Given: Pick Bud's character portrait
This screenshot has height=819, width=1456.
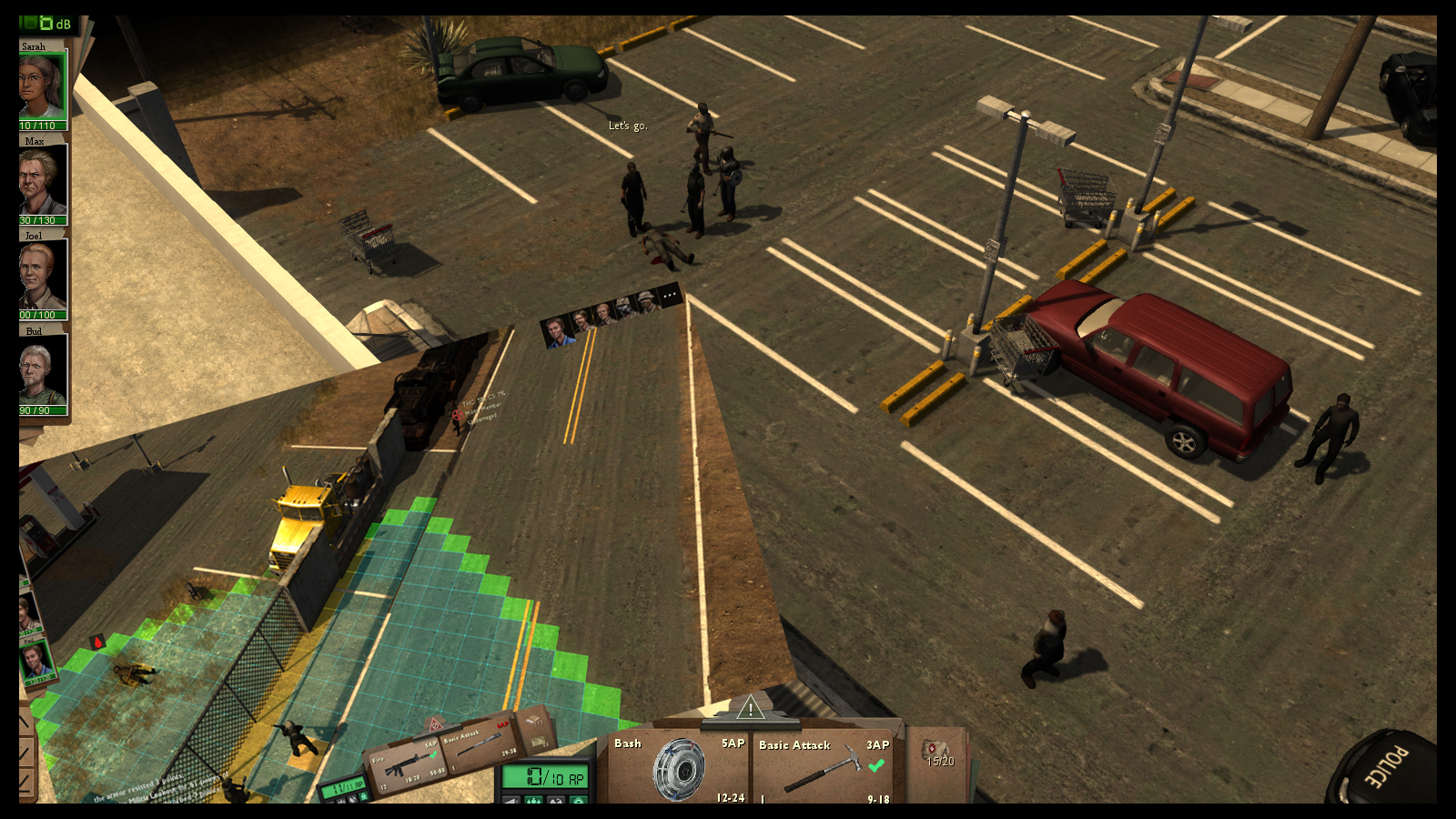Looking at the screenshot, I should point(43,370).
